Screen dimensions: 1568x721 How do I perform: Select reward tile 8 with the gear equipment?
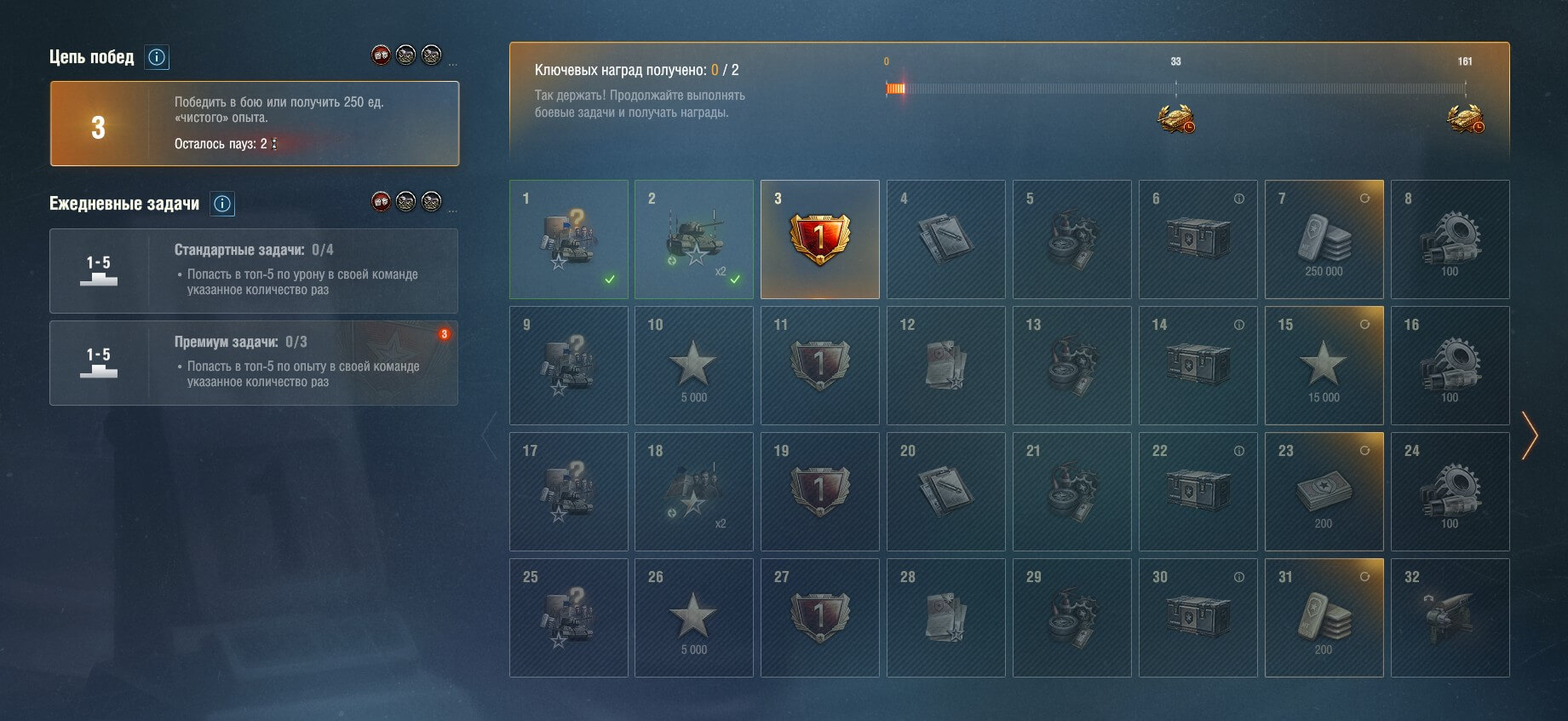pos(1450,239)
